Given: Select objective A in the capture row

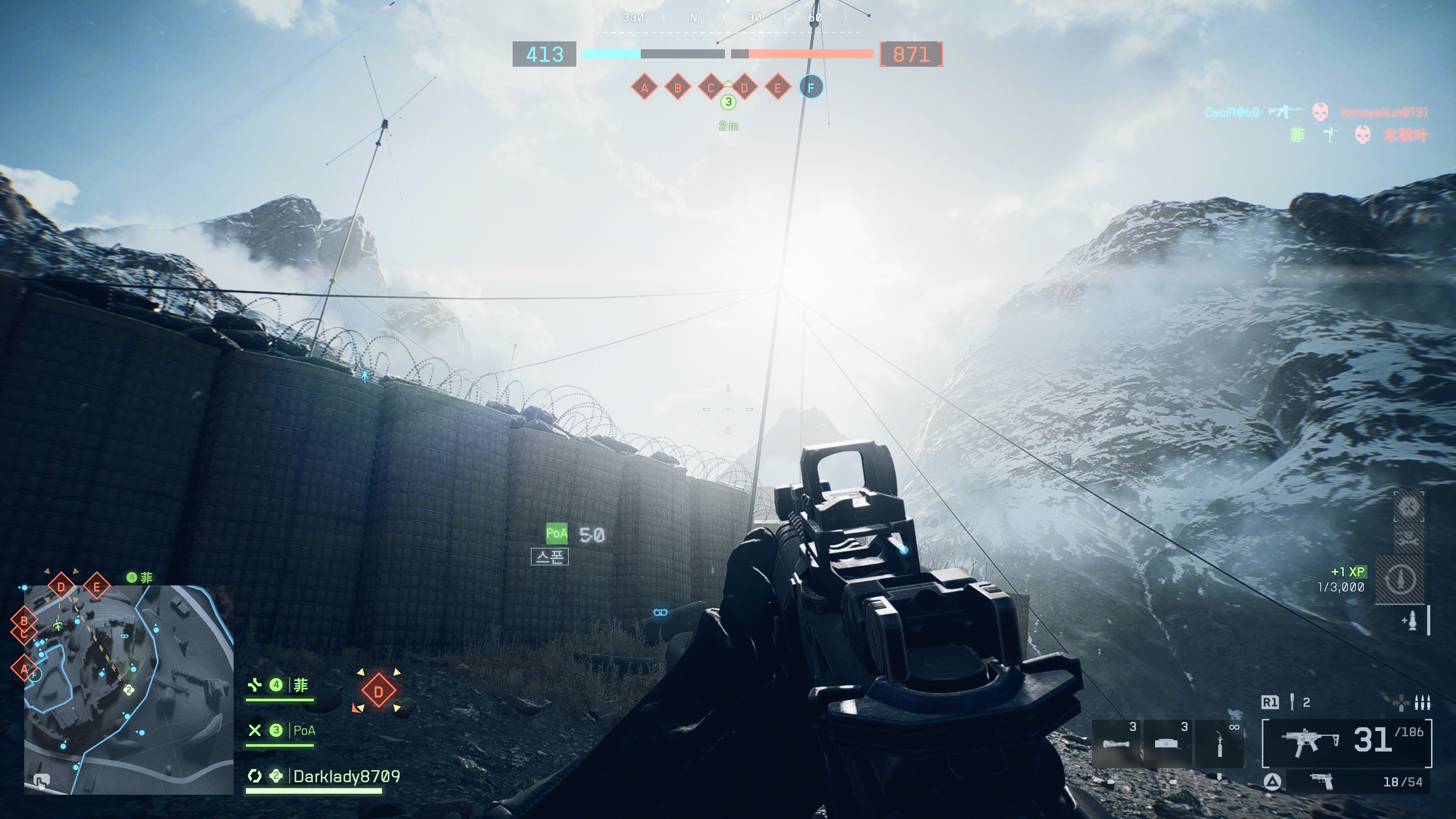Looking at the screenshot, I should [644, 88].
